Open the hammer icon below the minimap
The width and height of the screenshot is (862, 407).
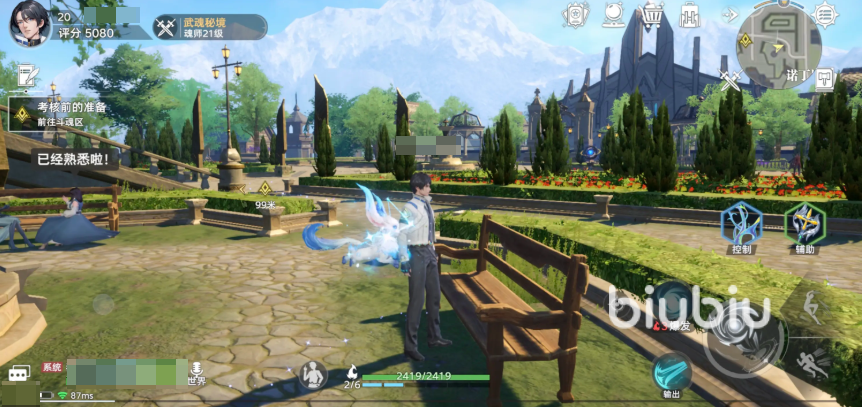pyautogui.click(x=824, y=78)
